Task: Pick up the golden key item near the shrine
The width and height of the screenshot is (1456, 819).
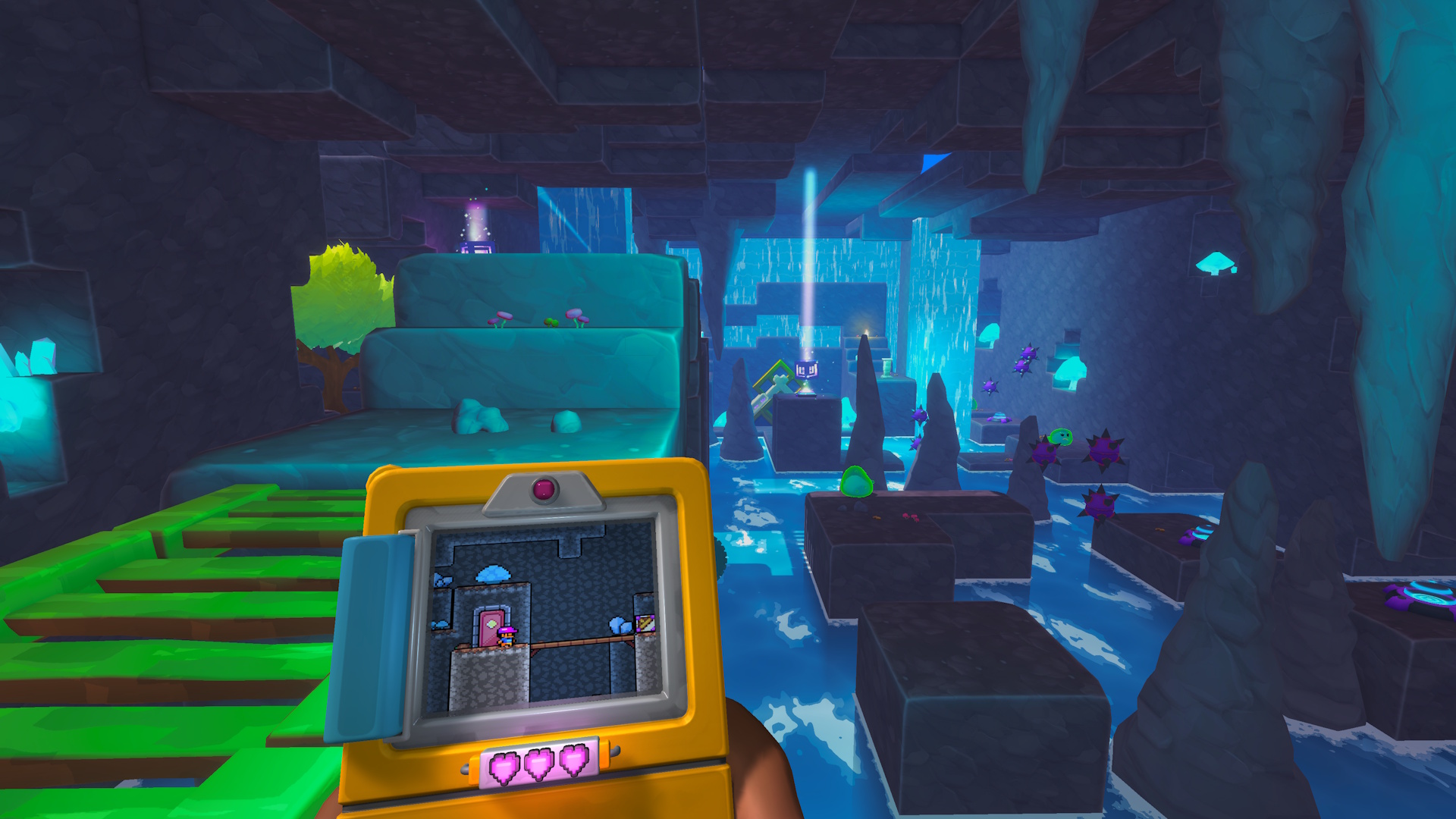Action: [x=773, y=385]
